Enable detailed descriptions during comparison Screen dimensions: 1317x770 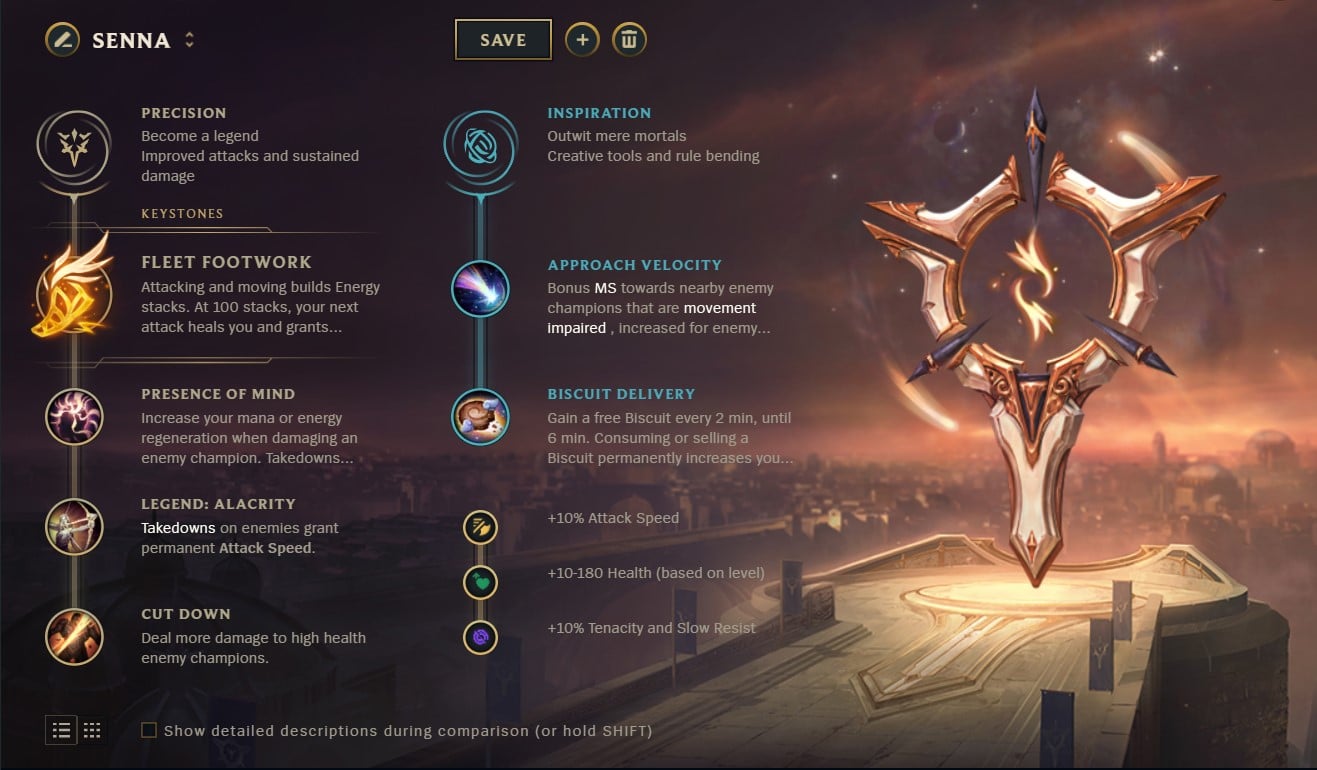pyautogui.click(x=148, y=731)
